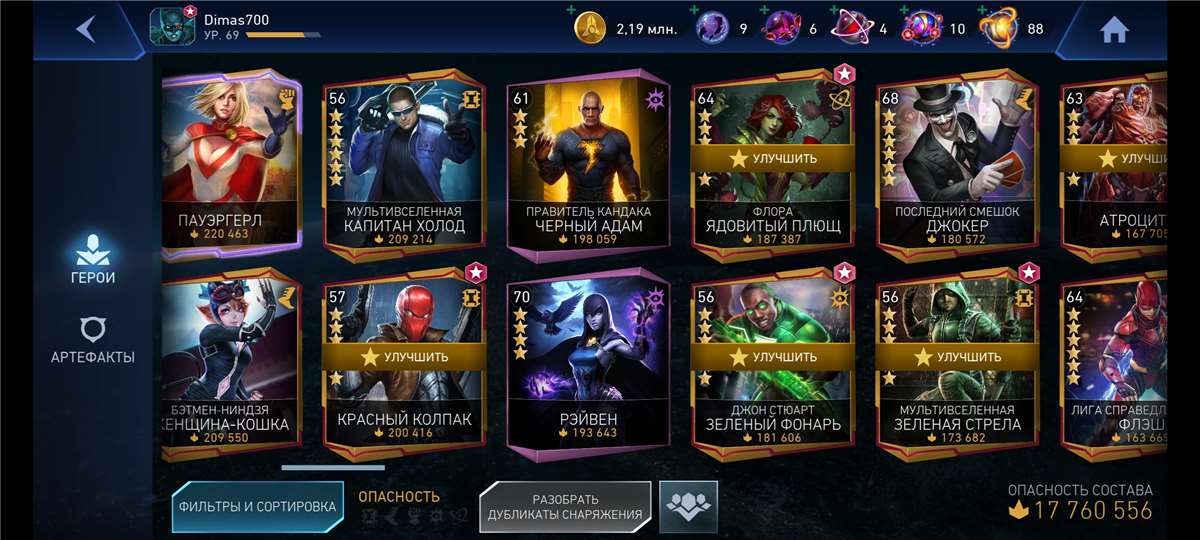Select the Женщина-Кошка hero card
1200x540 pixels.
[231, 365]
